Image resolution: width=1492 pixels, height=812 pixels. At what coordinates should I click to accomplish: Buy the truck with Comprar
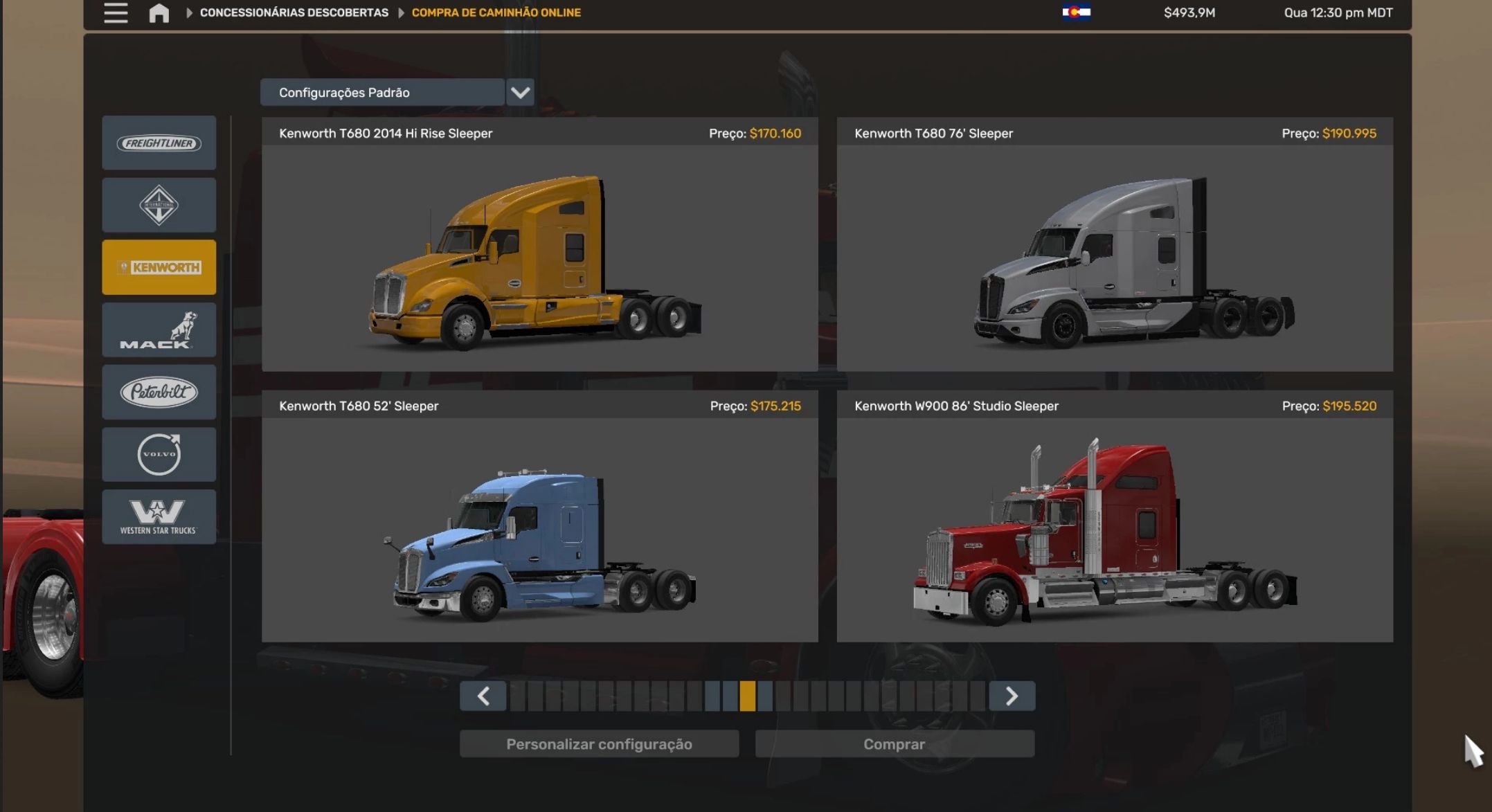[894, 744]
